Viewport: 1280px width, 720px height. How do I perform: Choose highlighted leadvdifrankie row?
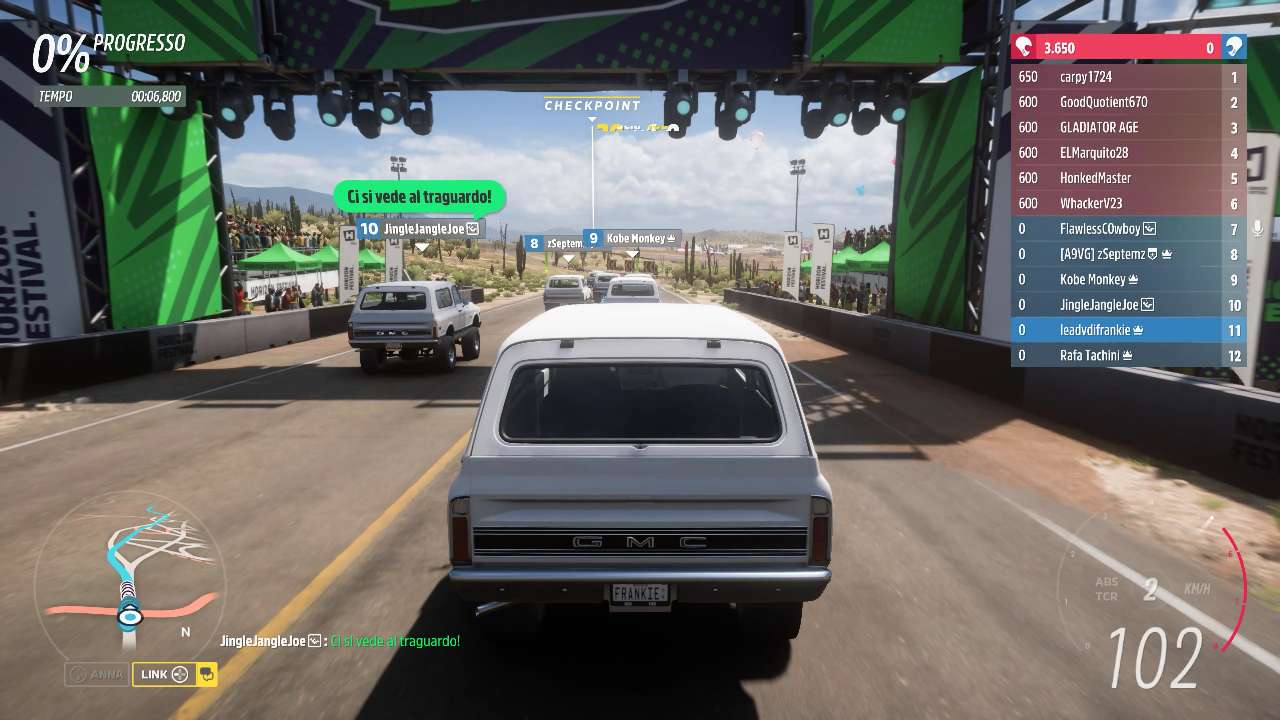pyautogui.click(x=1128, y=330)
